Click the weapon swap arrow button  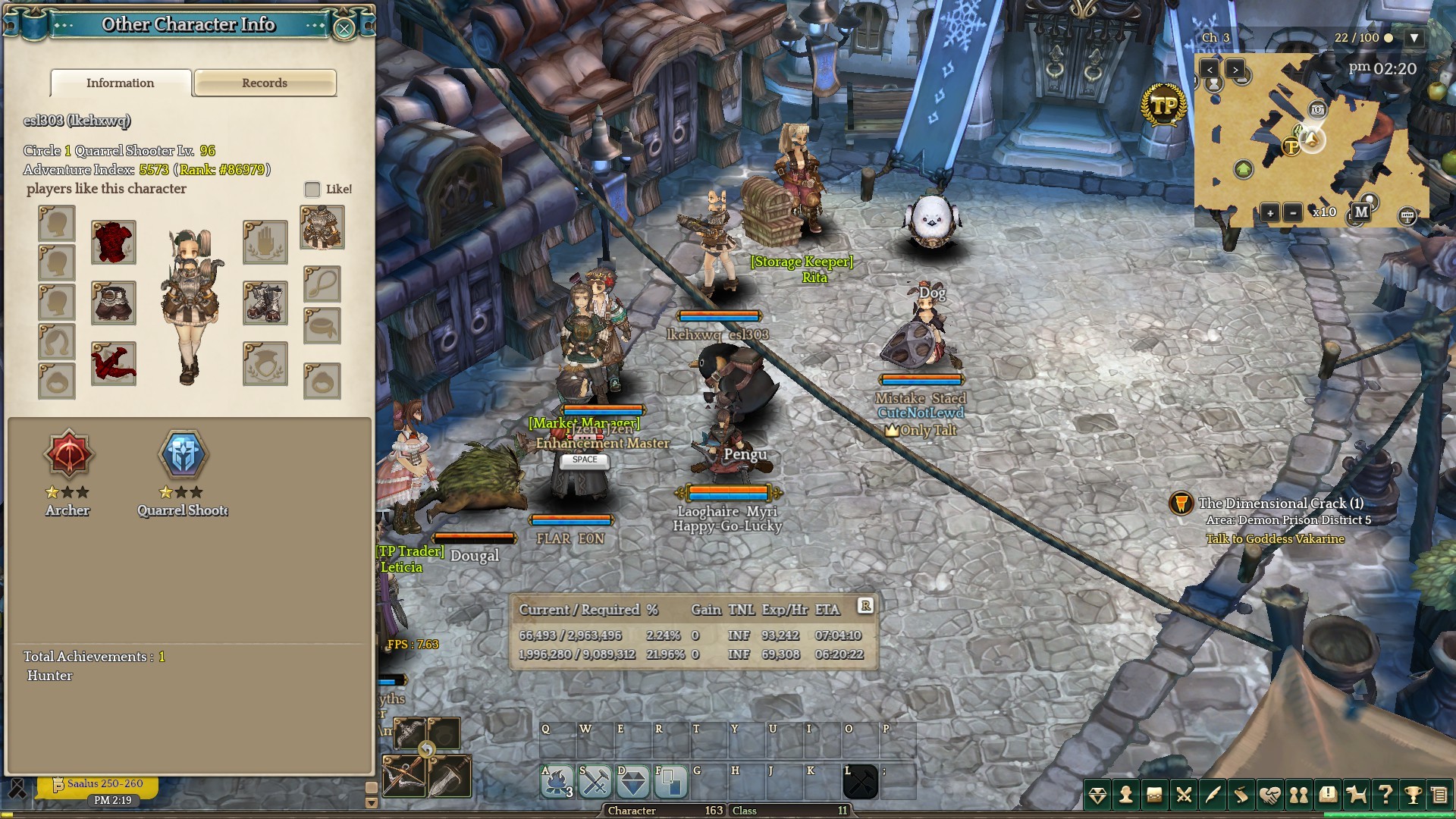coord(427,750)
